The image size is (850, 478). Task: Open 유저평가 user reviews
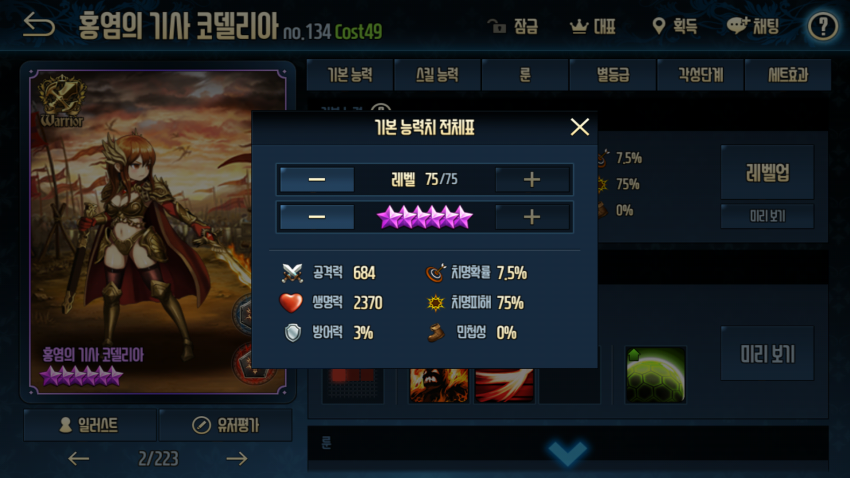[226, 425]
